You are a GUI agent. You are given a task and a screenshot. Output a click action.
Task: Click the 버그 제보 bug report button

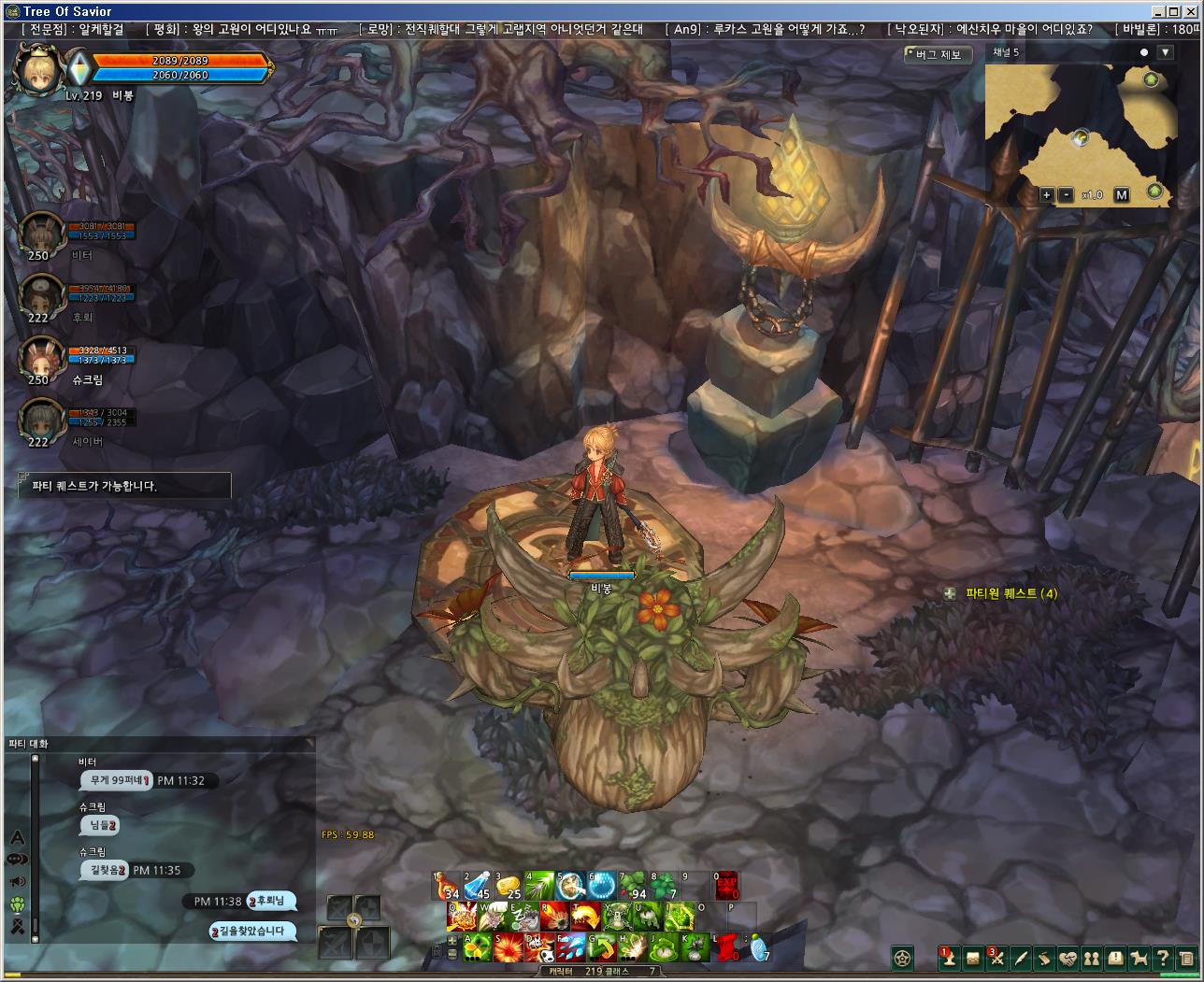(x=938, y=55)
